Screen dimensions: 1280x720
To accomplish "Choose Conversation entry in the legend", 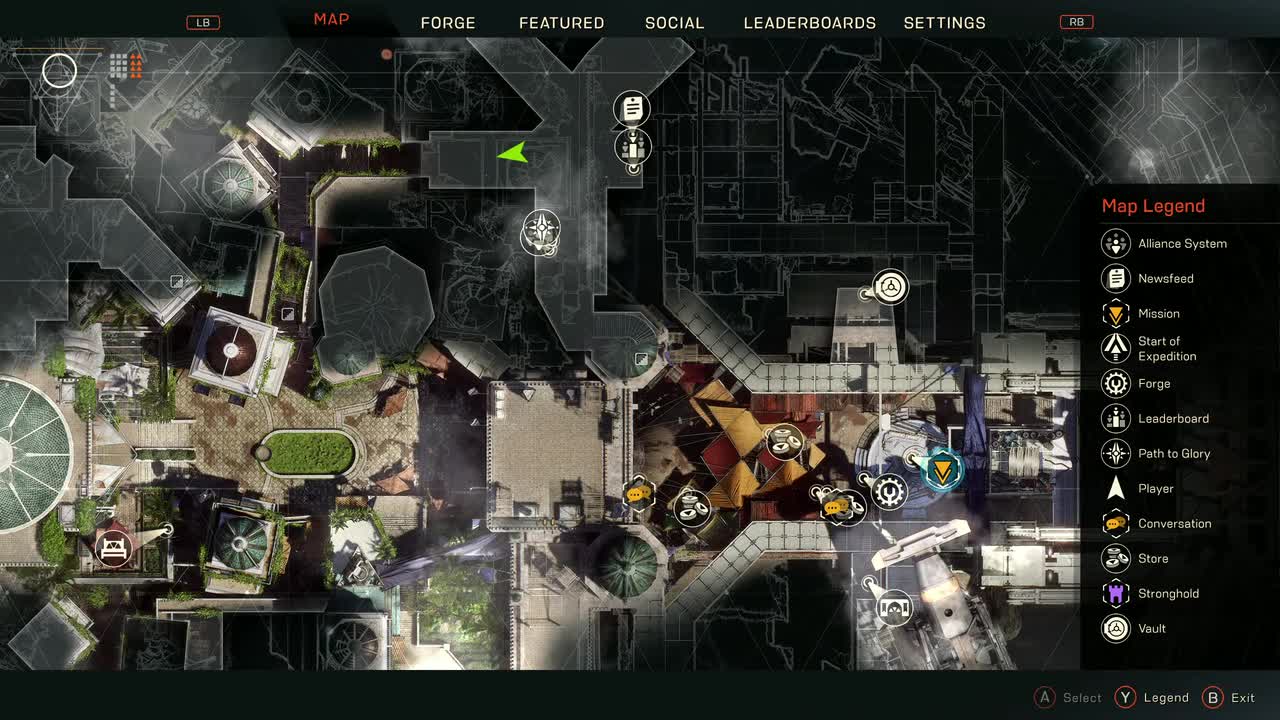I will (1173, 524).
